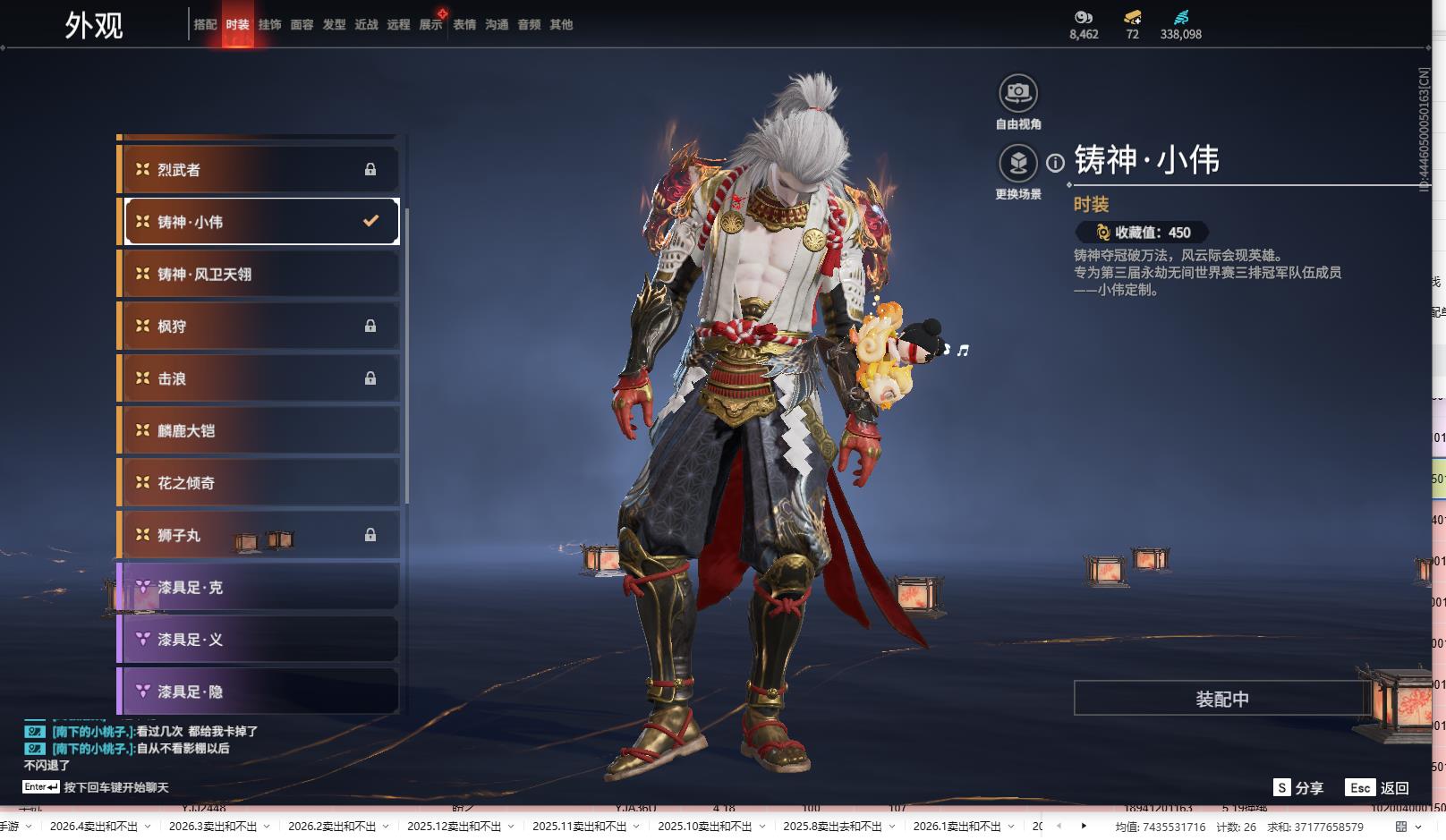Click the 更换场景 change scene icon
This screenshot has height=840, width=1446.
(x=1017, y=164)
